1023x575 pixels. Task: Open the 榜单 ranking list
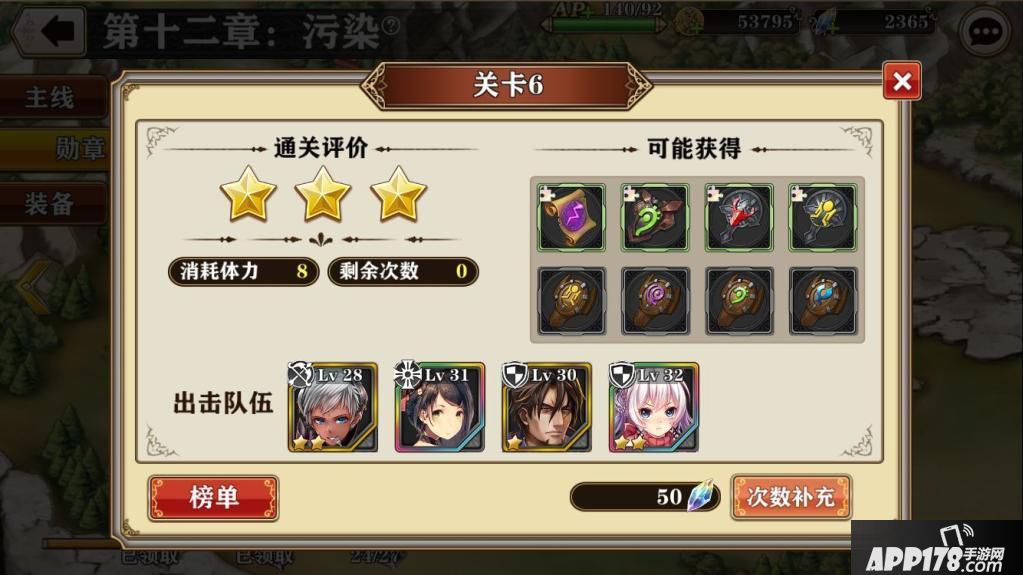click(213, 497)
